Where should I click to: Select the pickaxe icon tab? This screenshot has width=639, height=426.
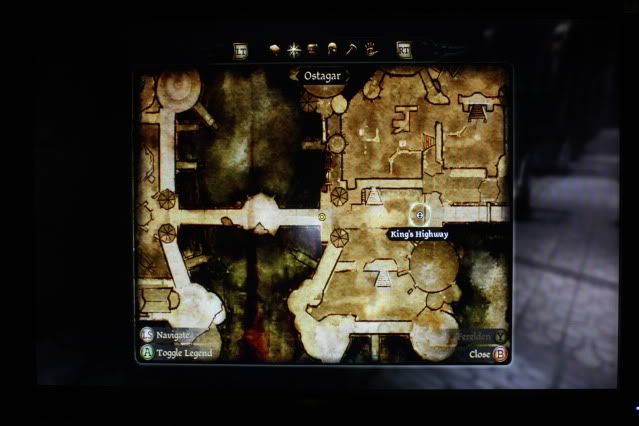click(351, 48)
